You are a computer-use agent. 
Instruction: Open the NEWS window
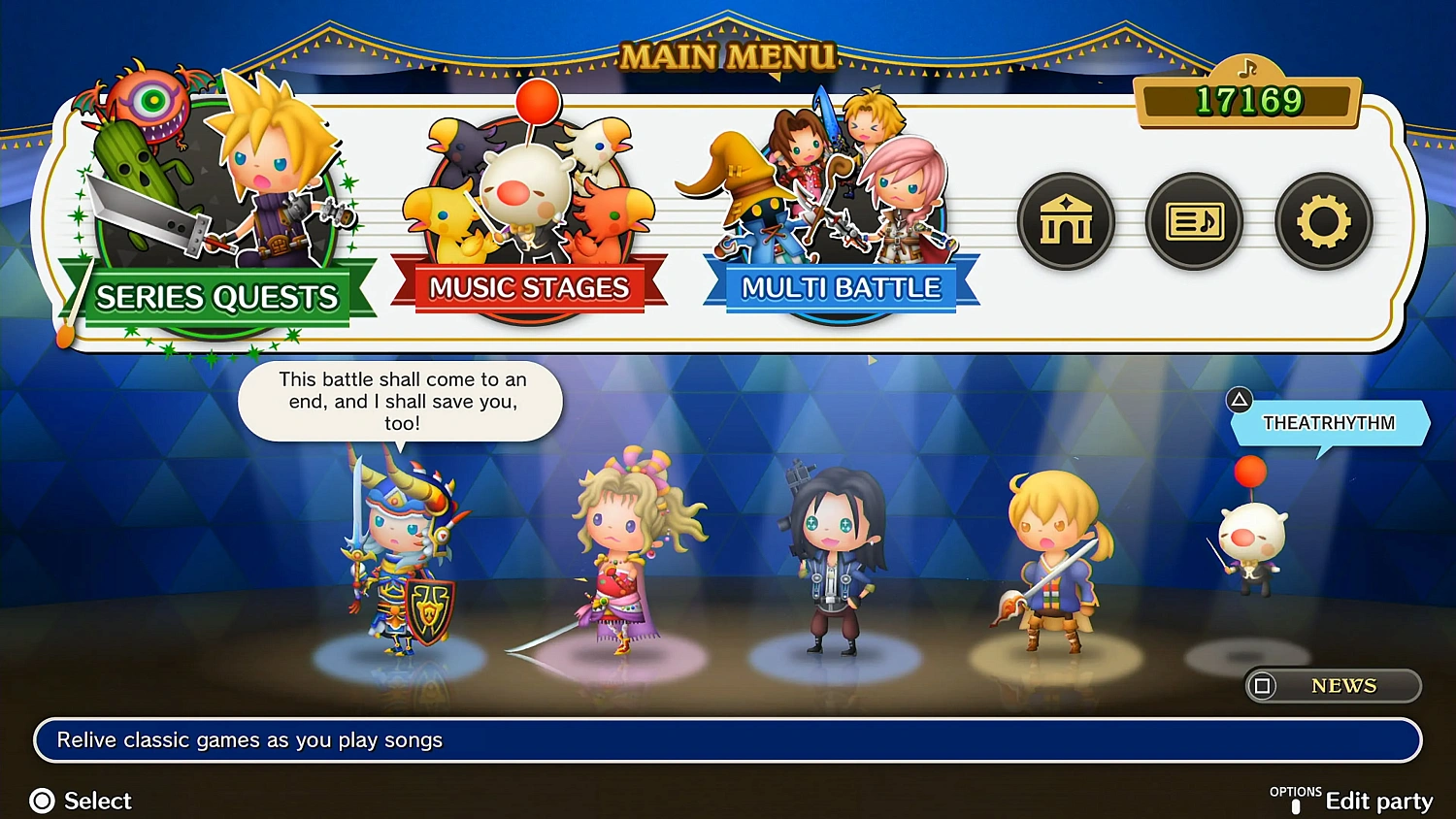click(1333, 686)
